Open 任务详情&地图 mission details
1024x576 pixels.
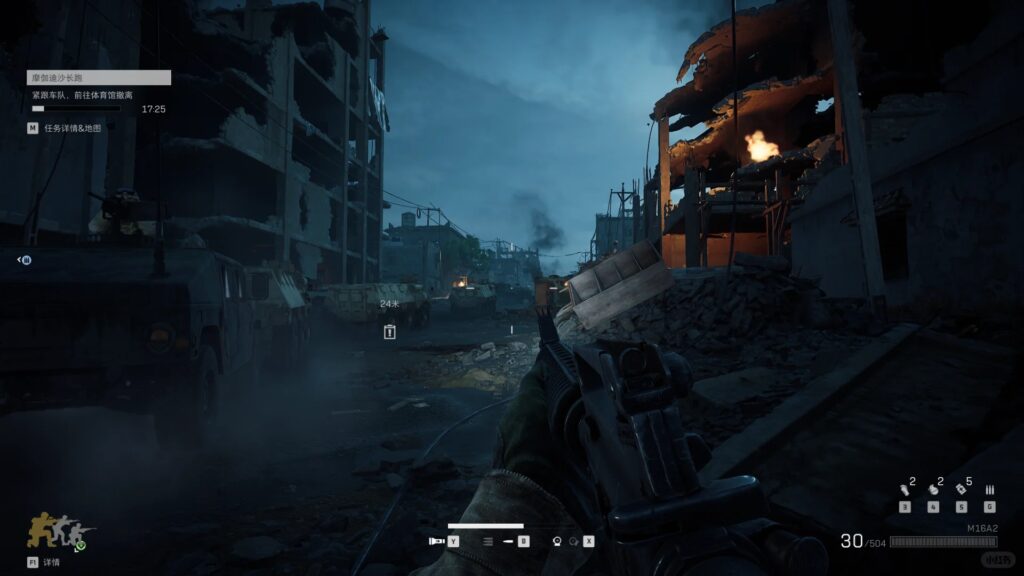pyautogui.click(x=65, y=128)
